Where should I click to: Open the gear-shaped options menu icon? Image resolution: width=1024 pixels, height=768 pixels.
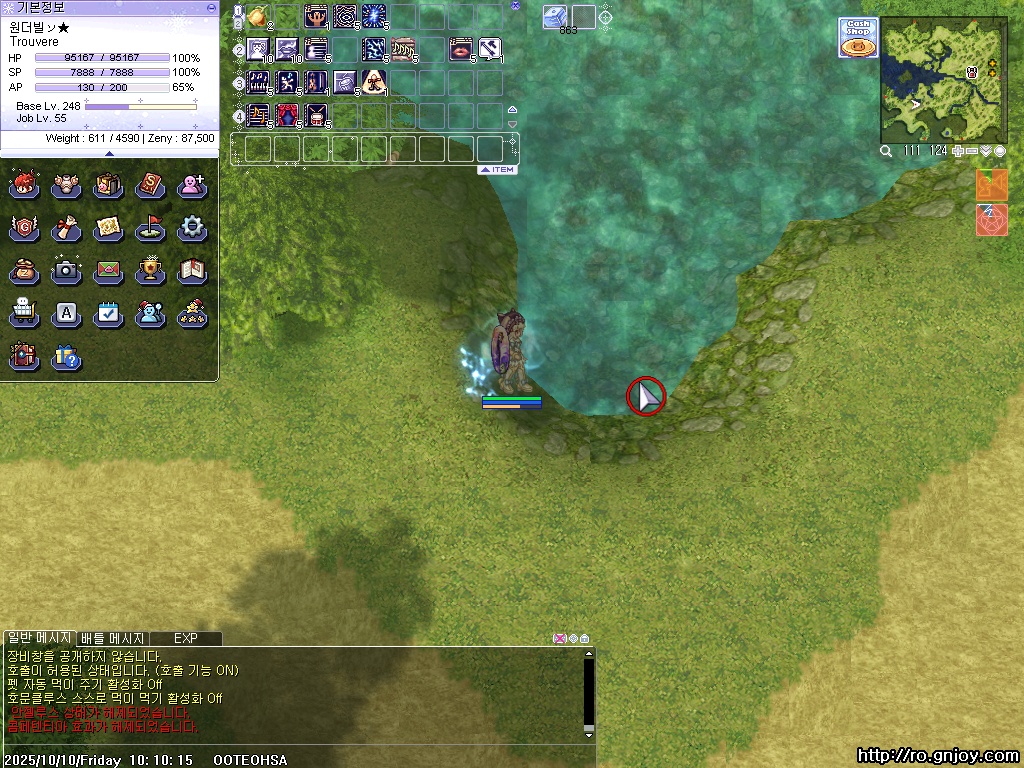click(x=192, y=228)
